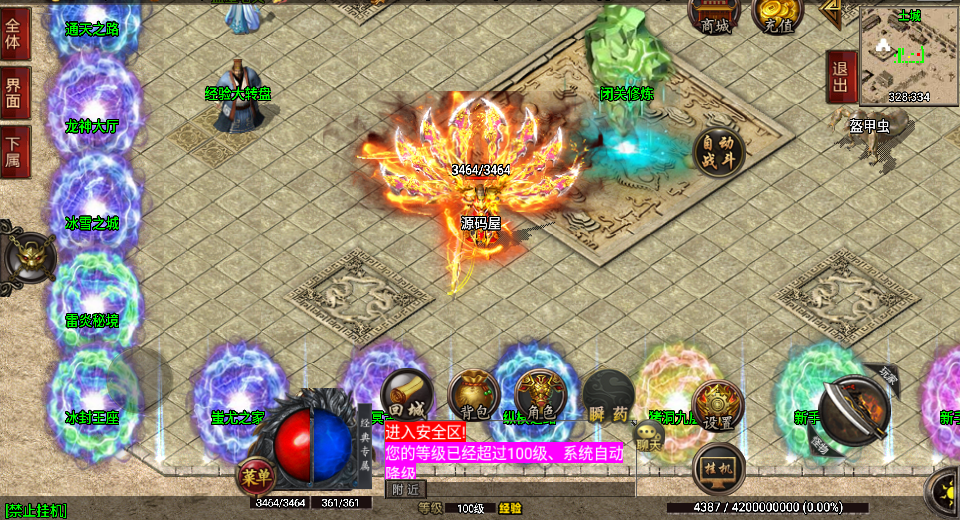The image size is (960, 520).
Task: Select the 界面 tab
Action: coord(14,92)
